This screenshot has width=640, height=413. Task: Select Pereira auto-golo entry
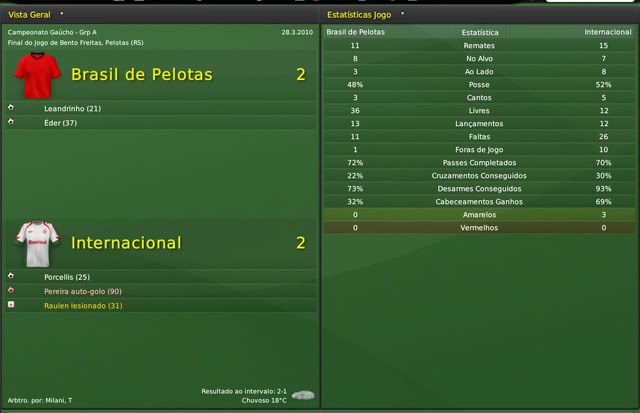[82, 290]
